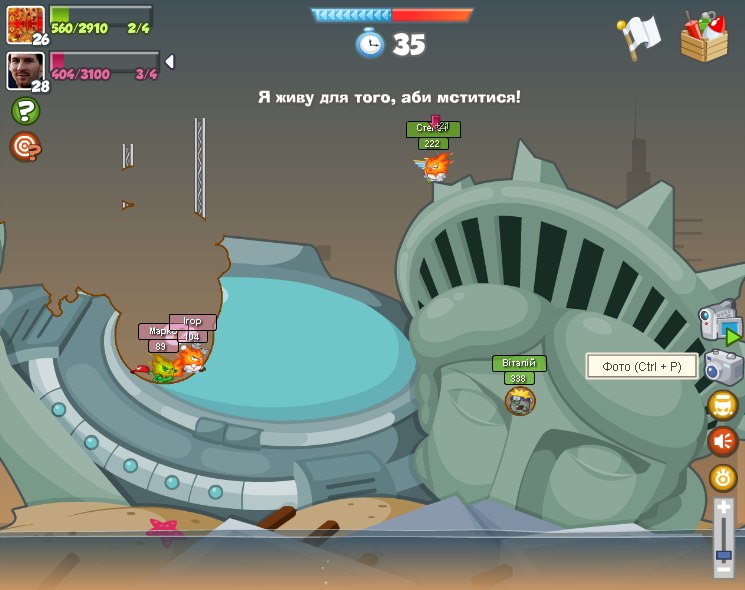745x590 pixels.
Task: Zoom out with the minus button
Action: (x=723, y=569)
